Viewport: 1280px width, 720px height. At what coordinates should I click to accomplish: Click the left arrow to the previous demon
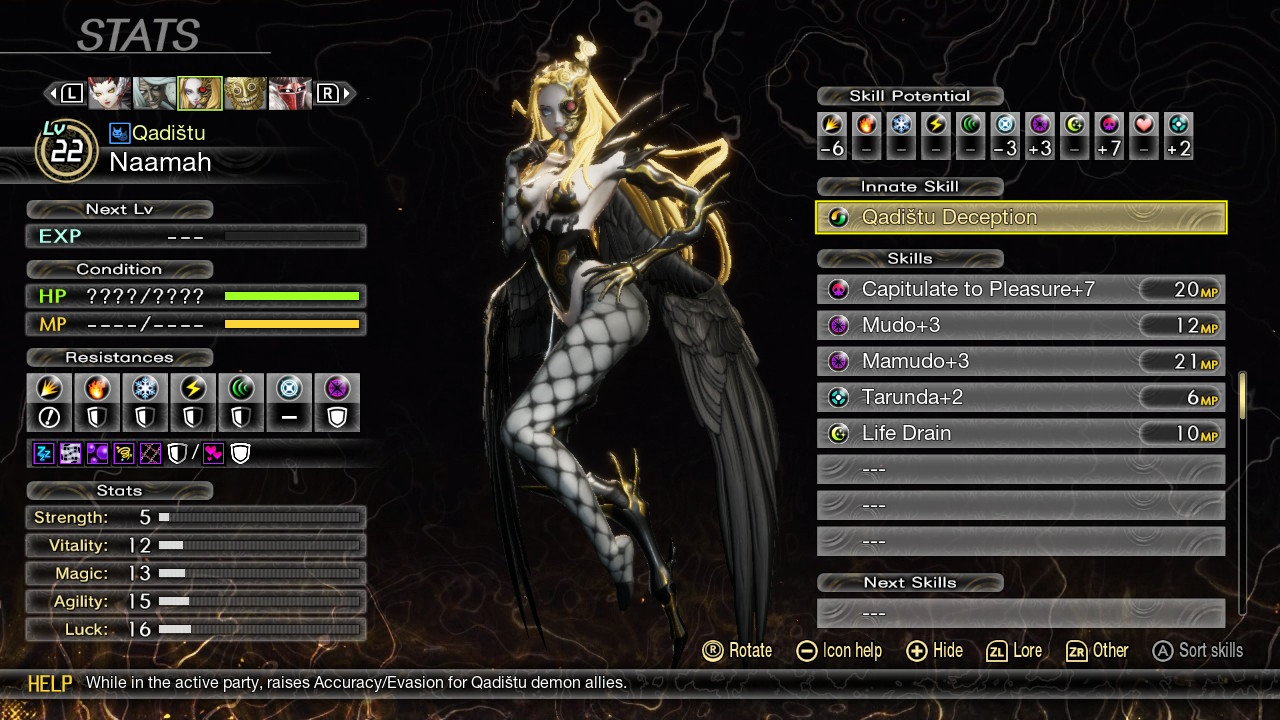52,94
